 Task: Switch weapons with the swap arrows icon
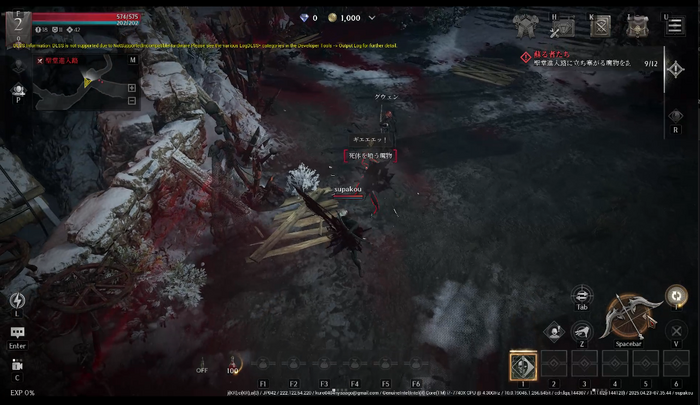582,295
